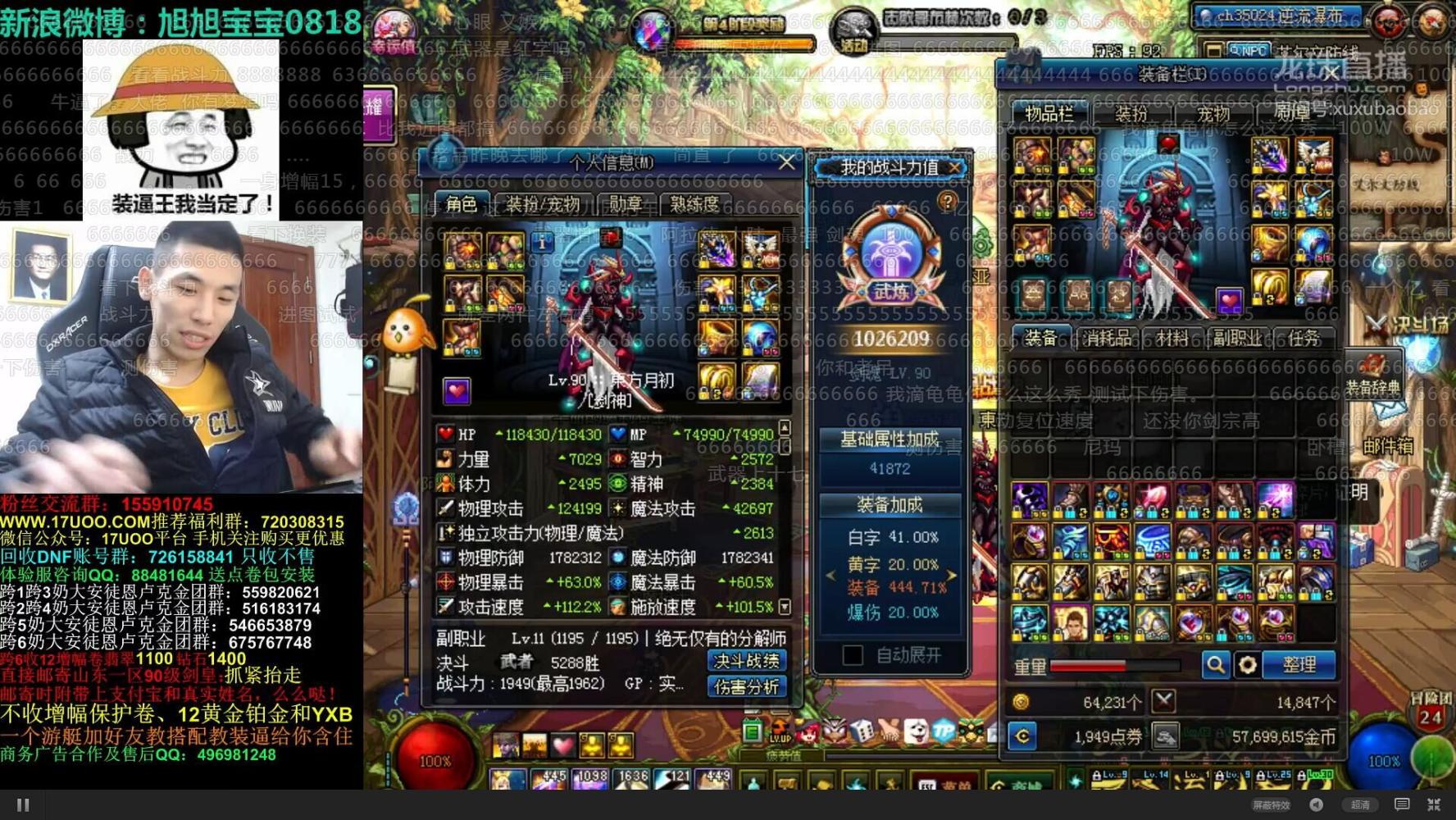The height and width of the screenshot is (820, 1456).
Task: Open the 超清 video quality selector
Action: (1361, 804)
